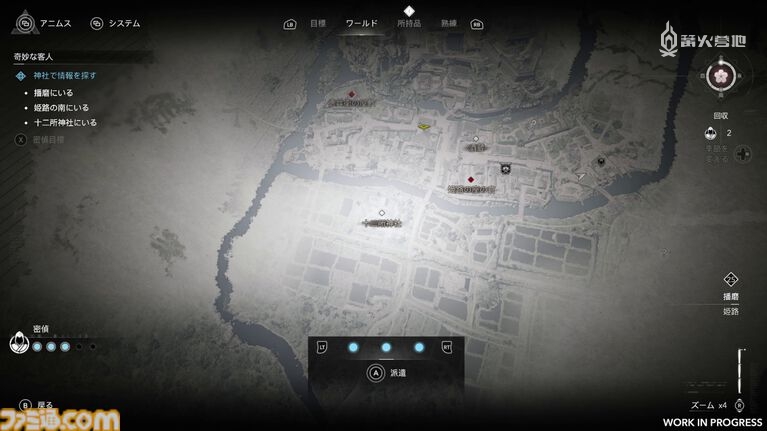Select the 神社で情報を探す objective
Viewport: 767px width, 431px height.
pyautogui.click(x=68, y=76)
